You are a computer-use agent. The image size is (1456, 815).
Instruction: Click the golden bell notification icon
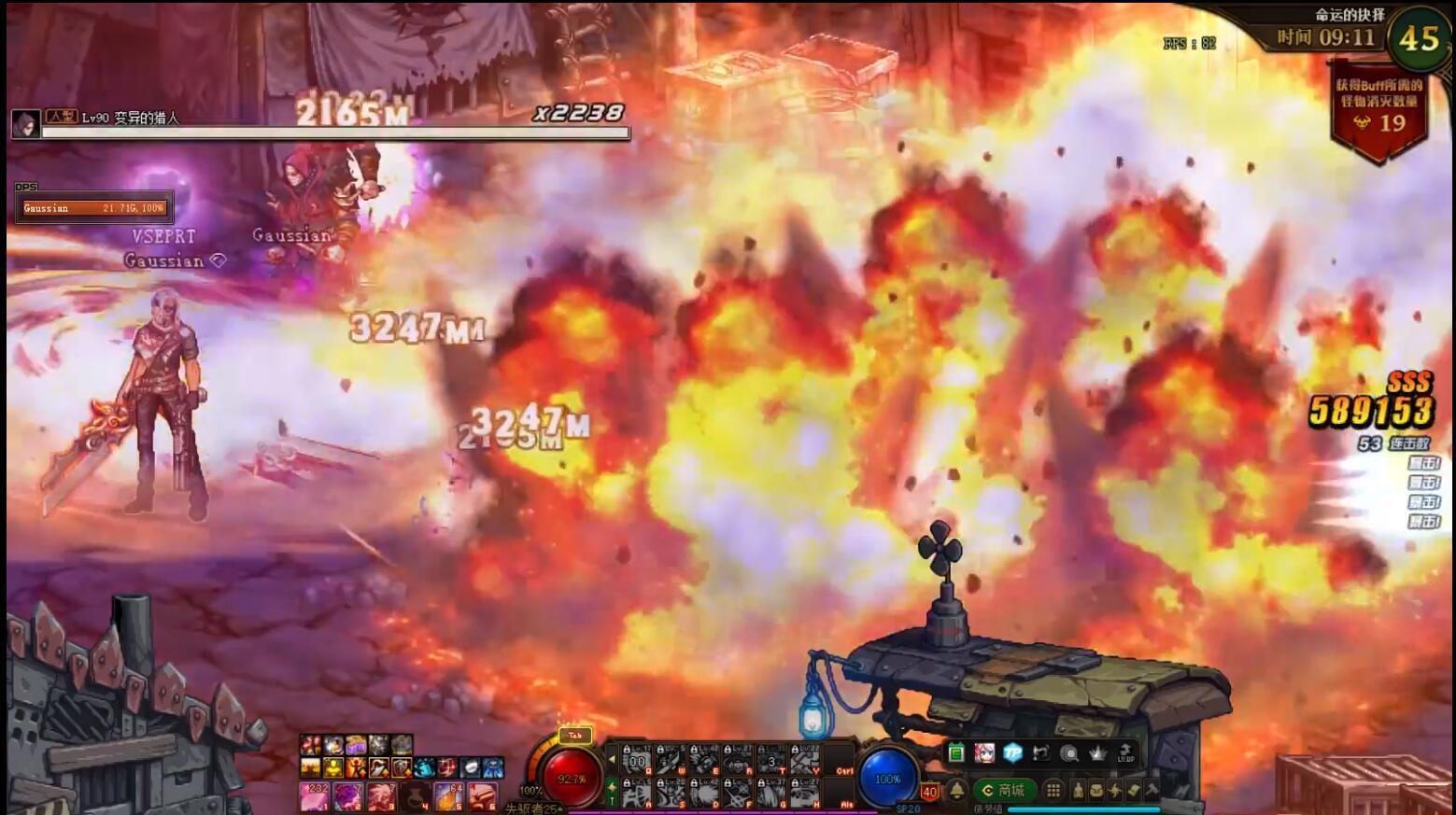(x=956, y=791)
